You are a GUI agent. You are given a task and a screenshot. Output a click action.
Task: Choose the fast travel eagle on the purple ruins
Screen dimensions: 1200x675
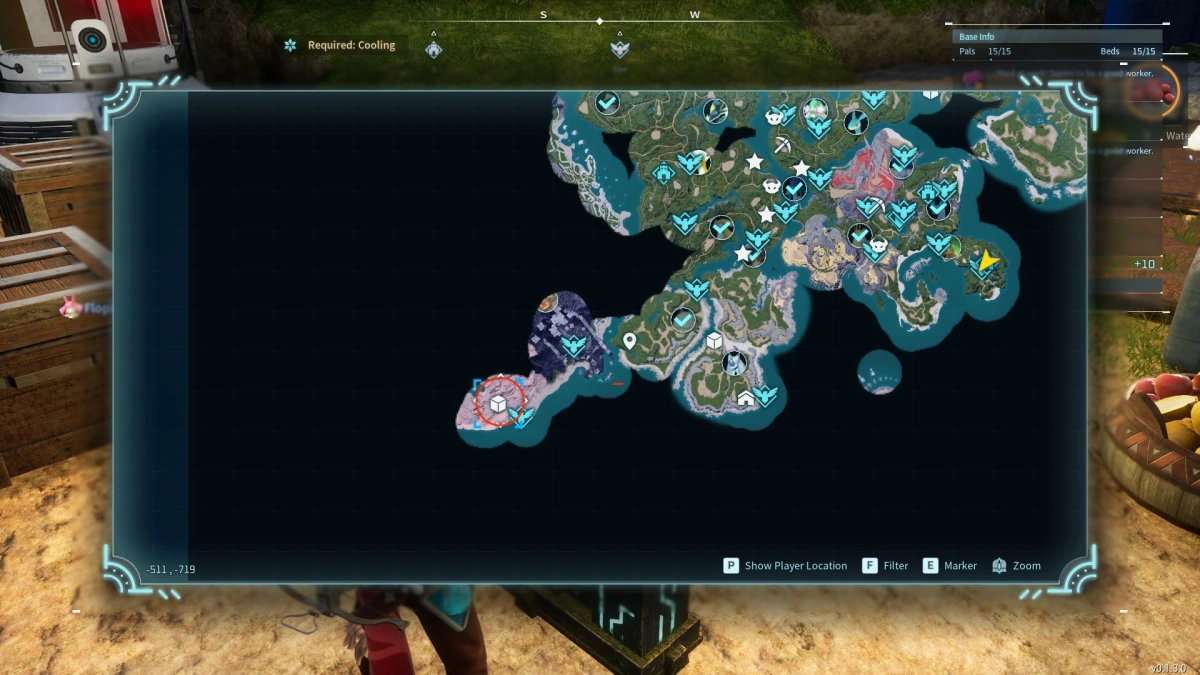(573, 346)
